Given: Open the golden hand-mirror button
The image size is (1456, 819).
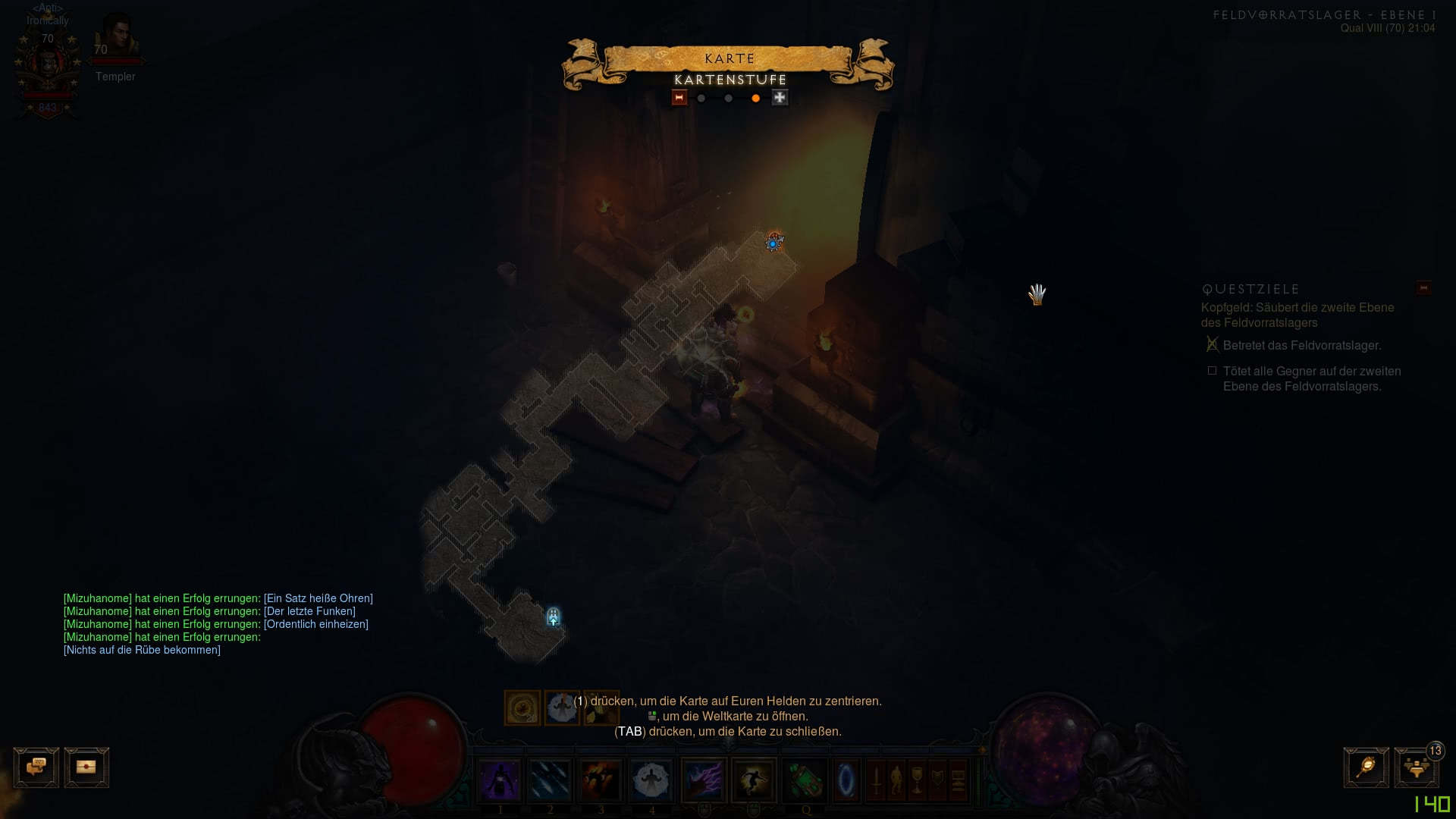Looking at the screenshot, I should [x=1366, y=767].
